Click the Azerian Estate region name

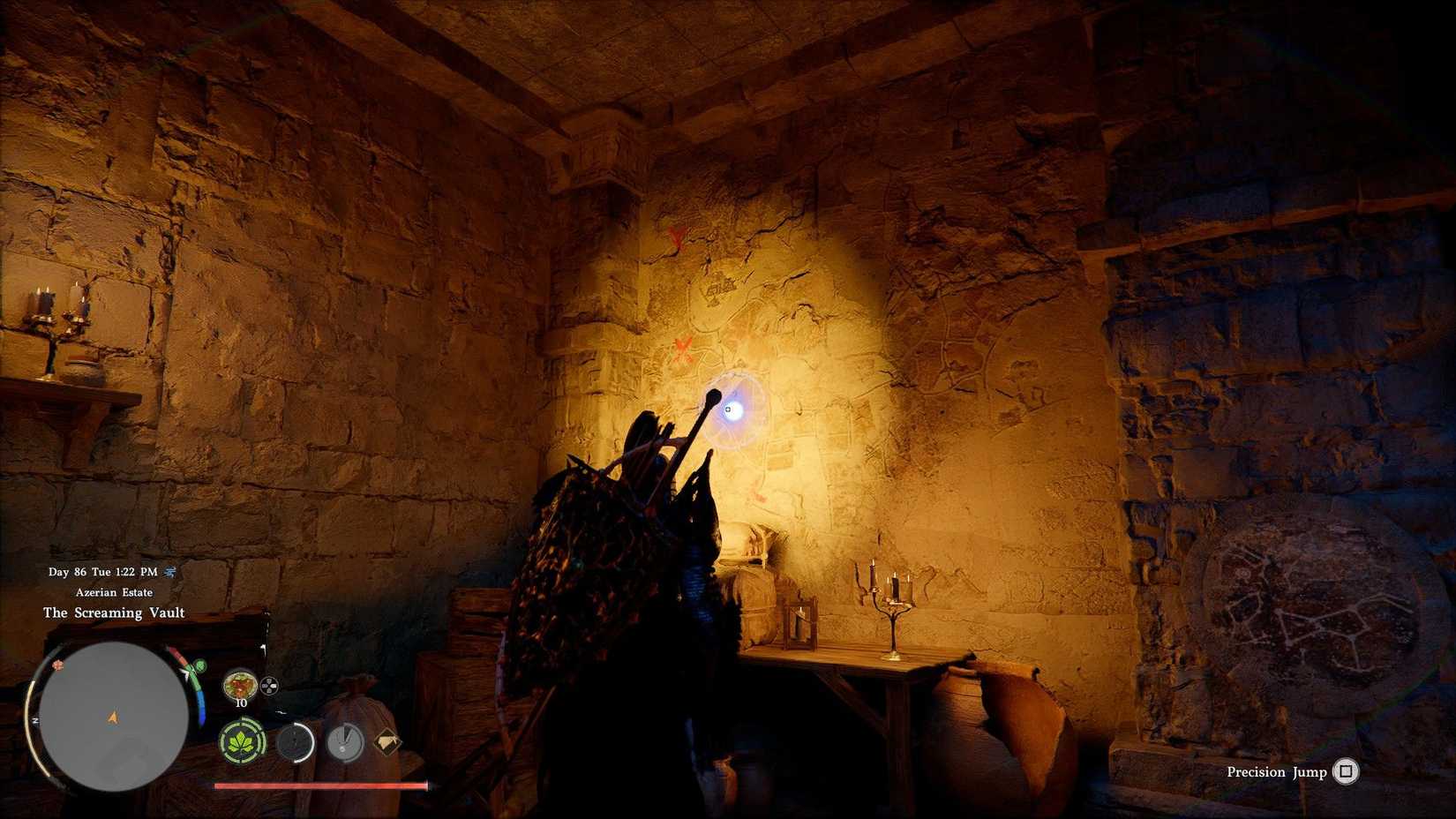114,592
